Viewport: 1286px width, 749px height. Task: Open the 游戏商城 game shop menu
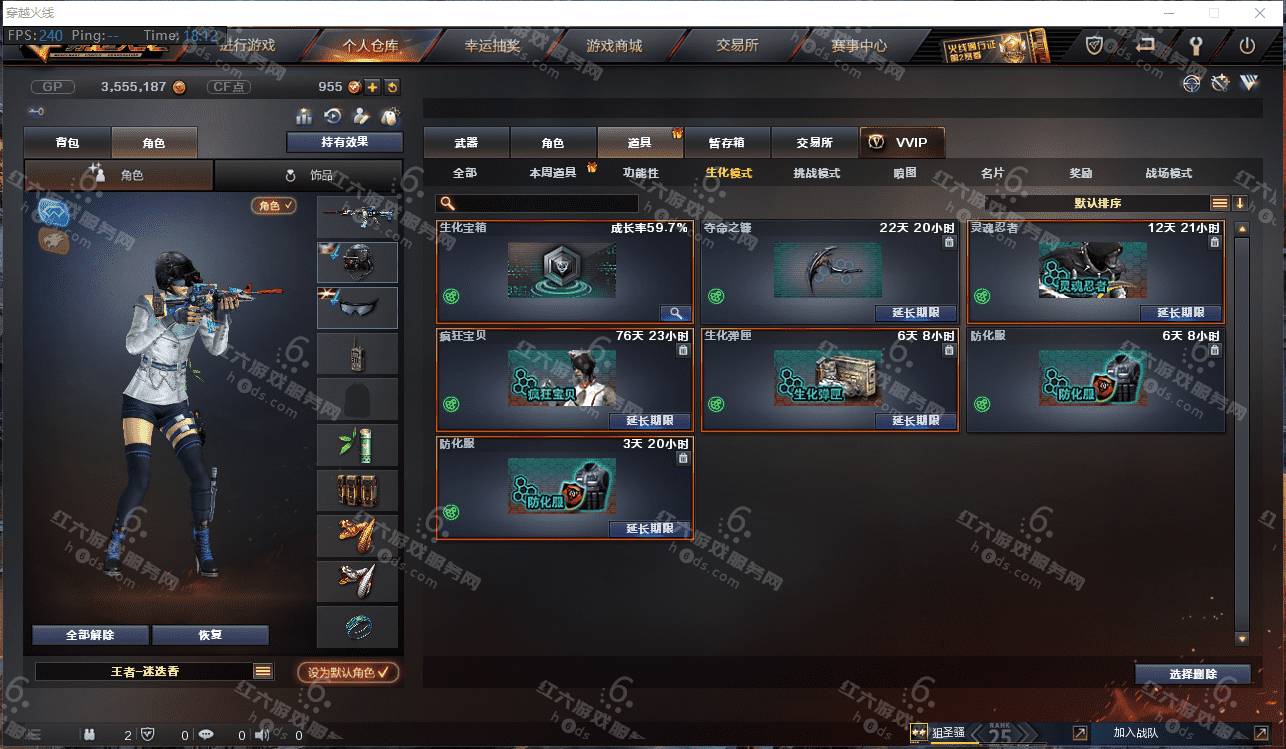tap(614, 46)
